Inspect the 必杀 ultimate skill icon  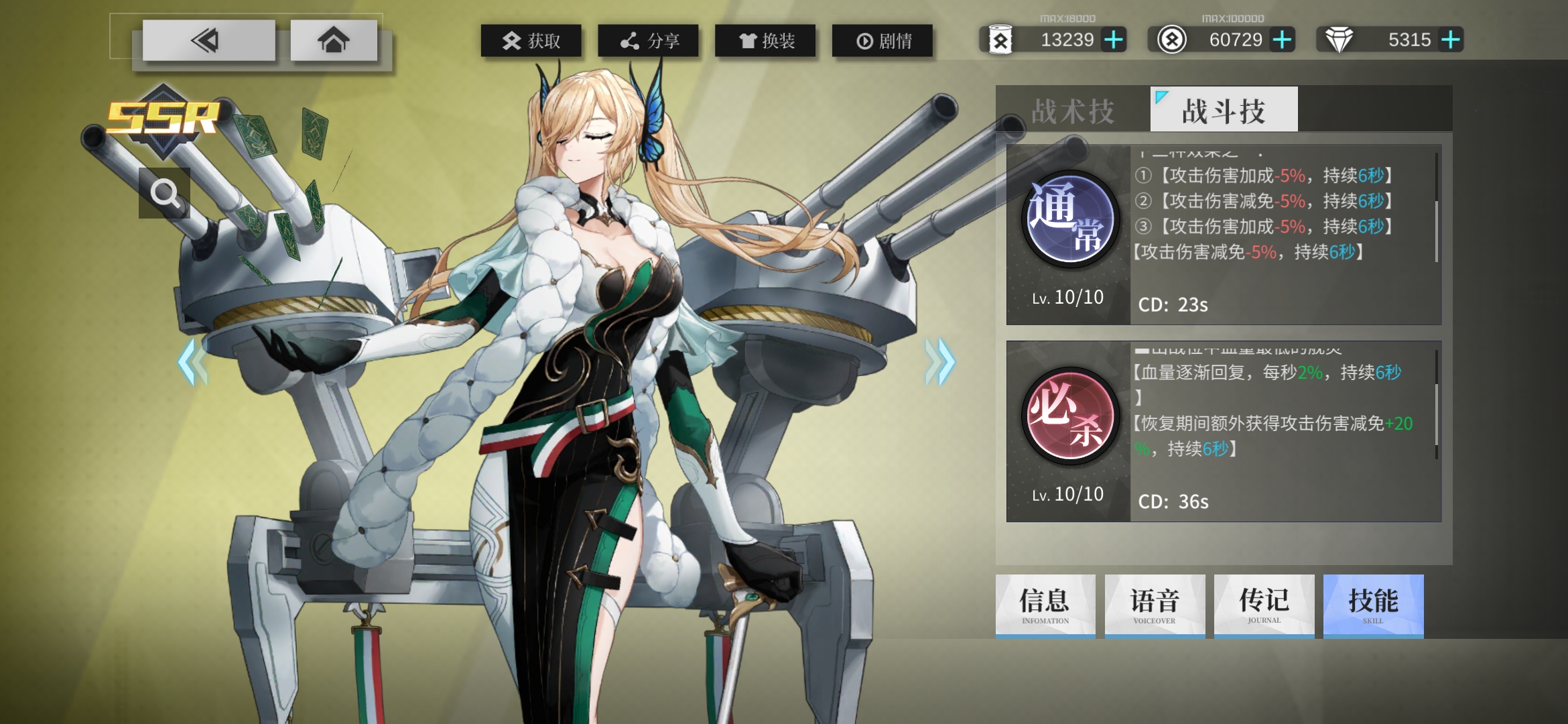(1069, 416)
